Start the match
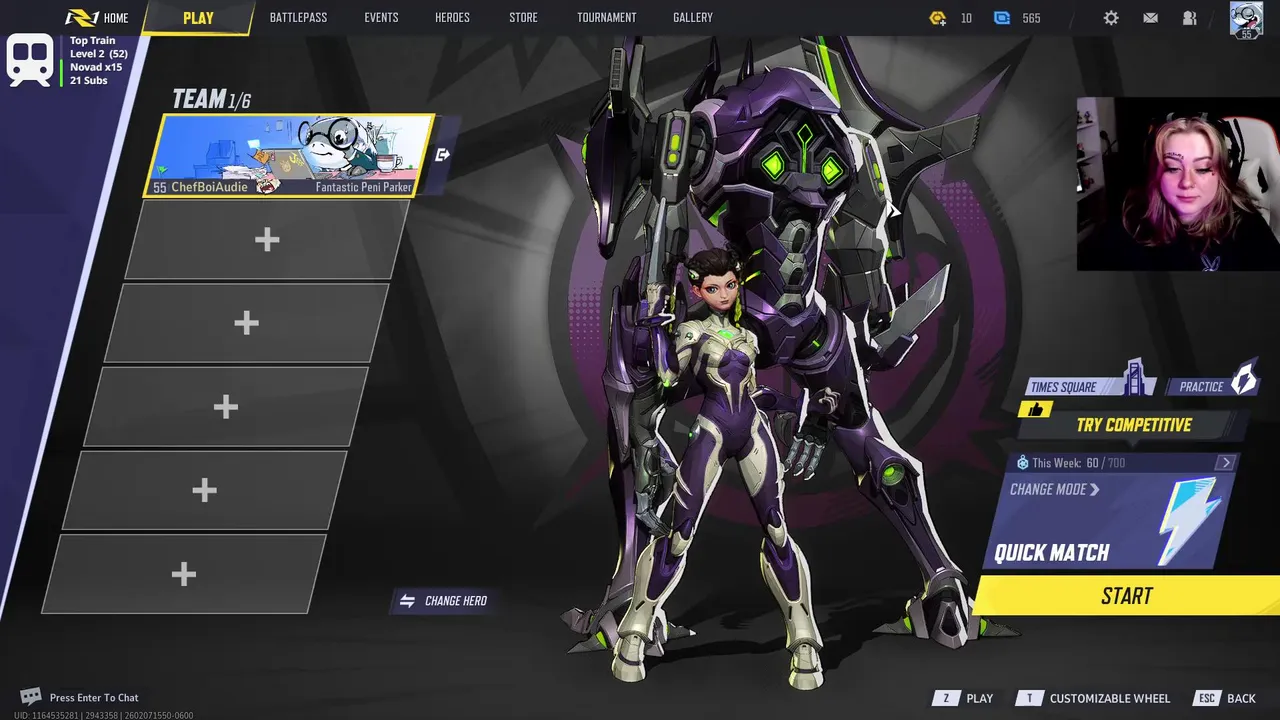This screenshot has width=1280, height=720. 1127,596
